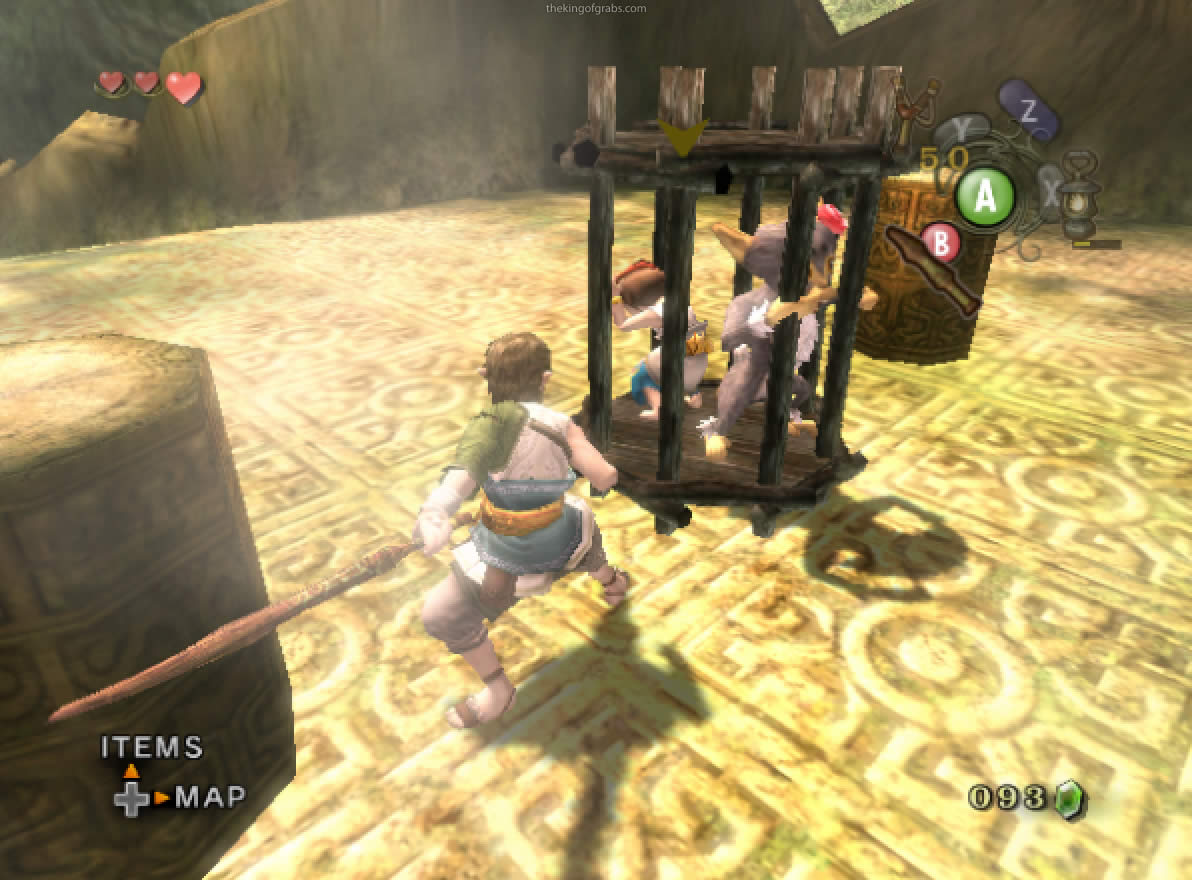Viewport: 1192px width, 880px height.
Task: Select the lantern item icon
Action: (1079, 196)
